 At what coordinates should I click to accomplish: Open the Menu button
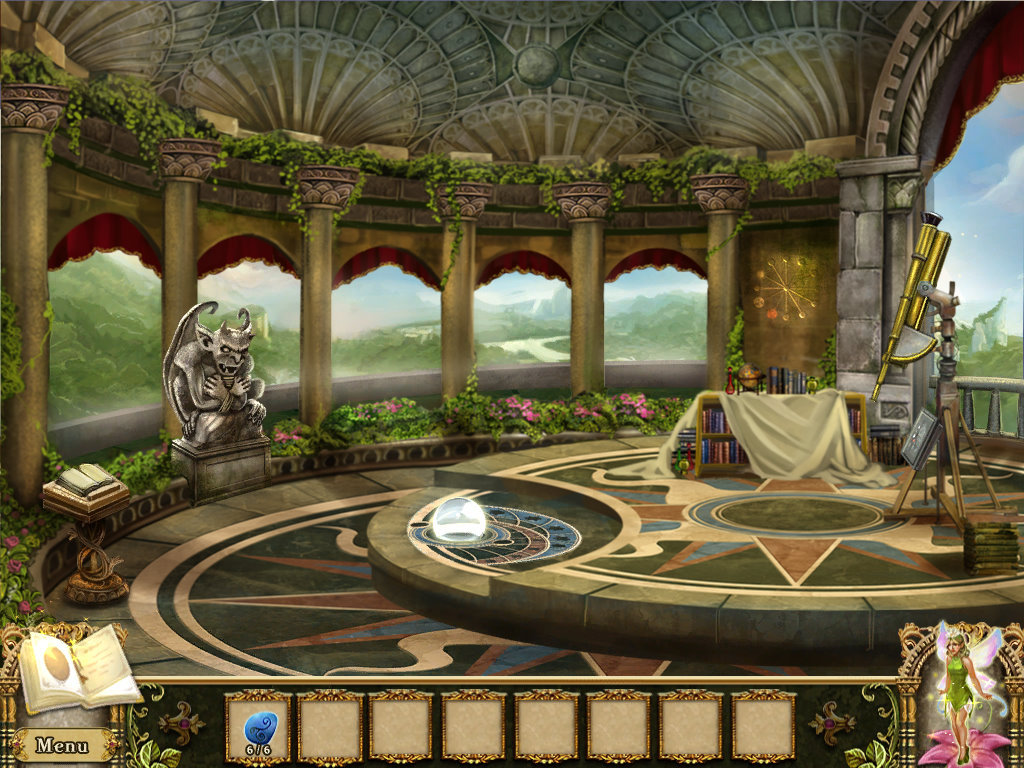60,745
